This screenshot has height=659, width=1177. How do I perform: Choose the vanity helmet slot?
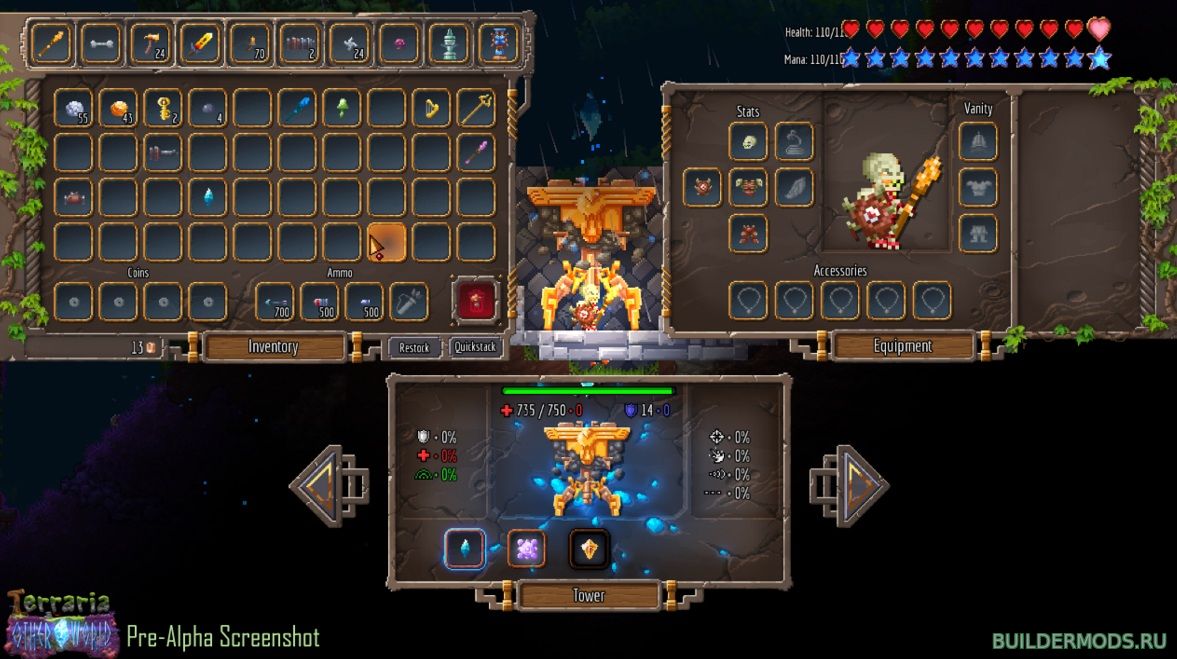[978, 142]
